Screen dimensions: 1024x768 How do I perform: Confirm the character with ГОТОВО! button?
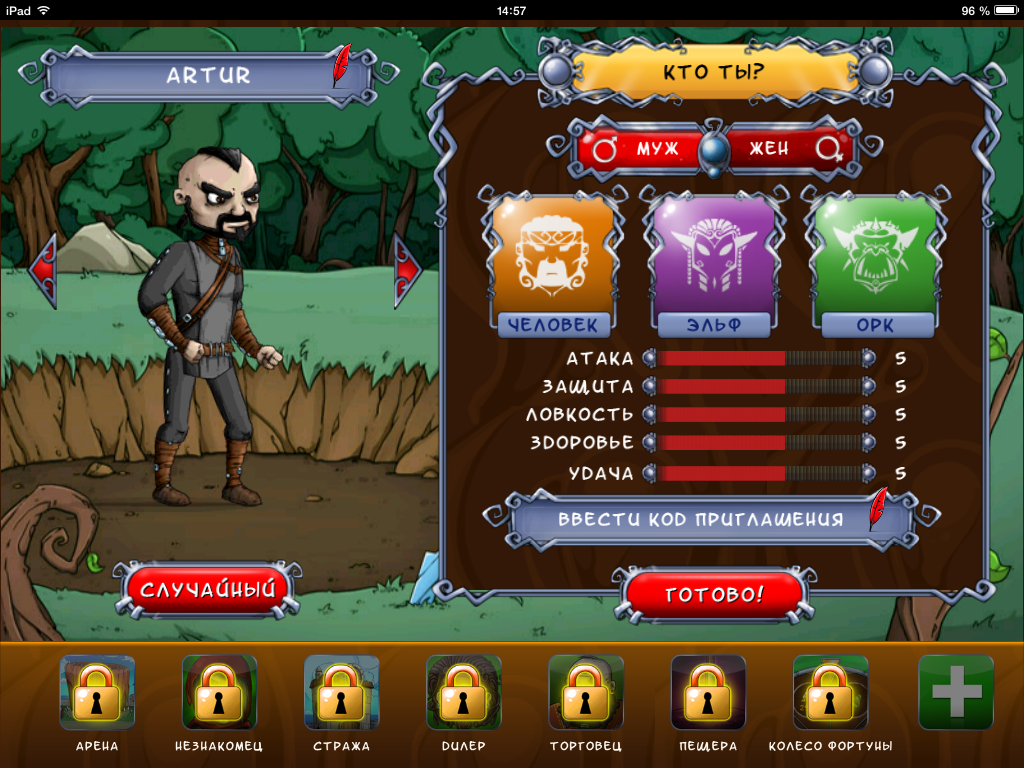[714, 594]
